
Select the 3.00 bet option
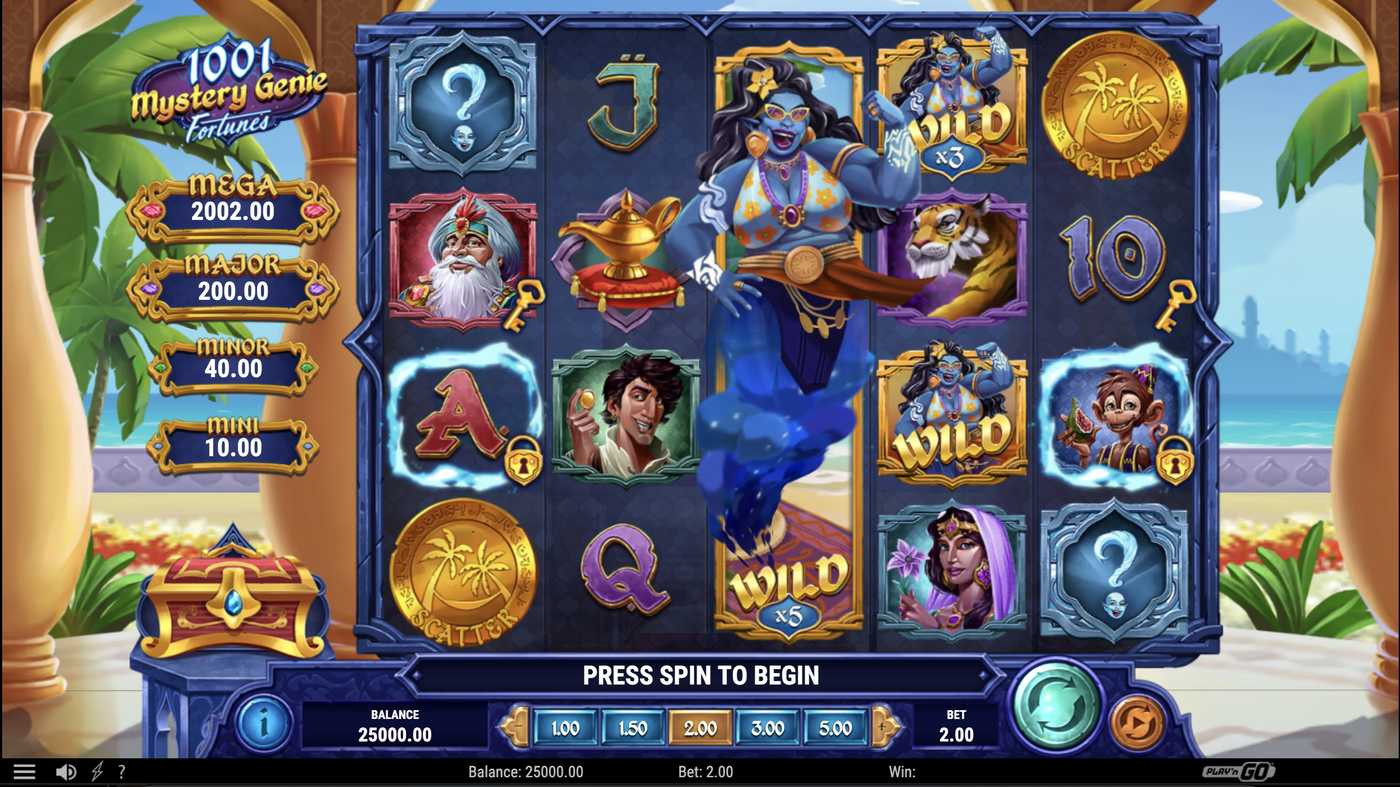[x=767, y=729]
